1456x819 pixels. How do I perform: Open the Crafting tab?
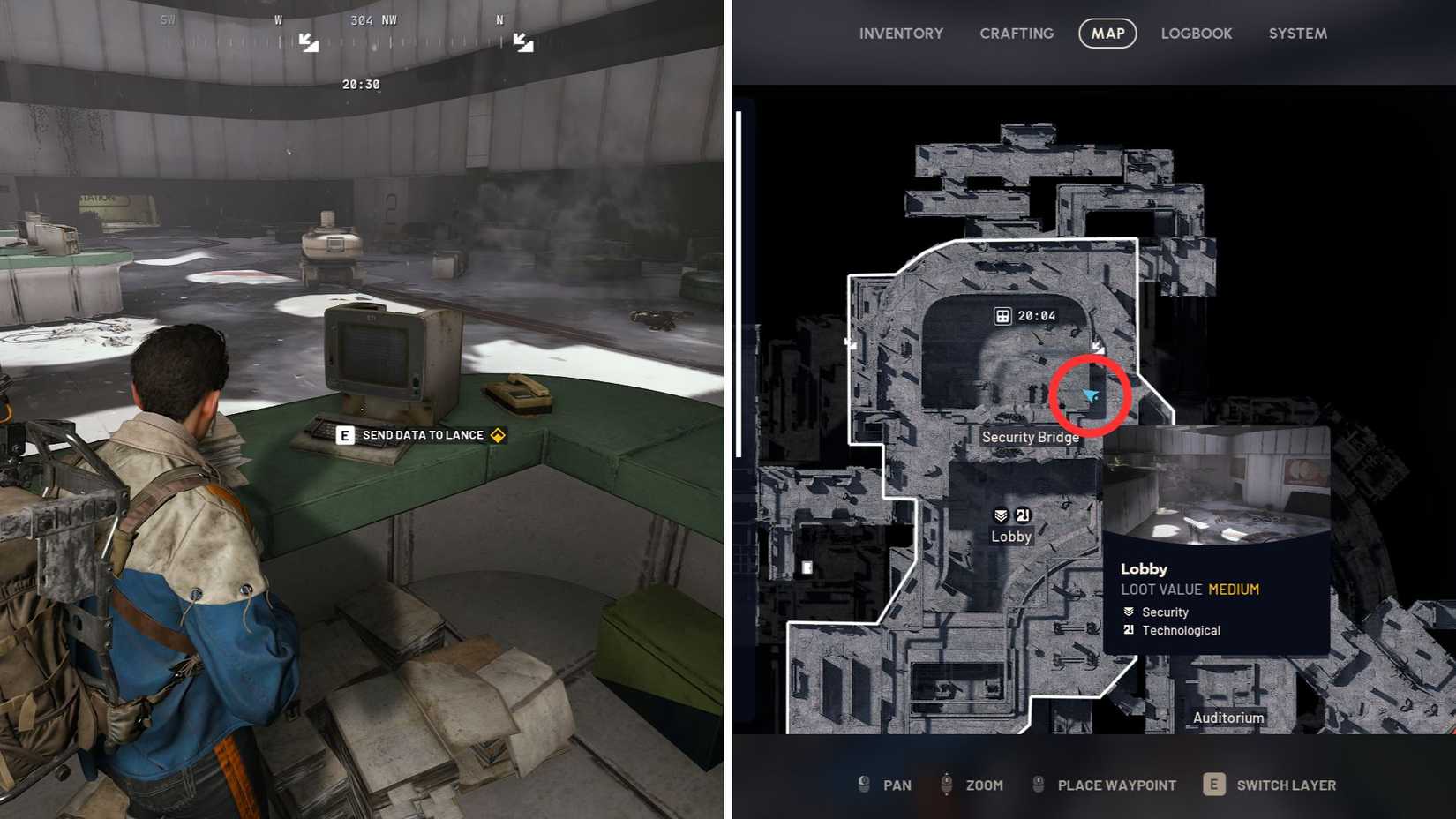coord(1017,34)
